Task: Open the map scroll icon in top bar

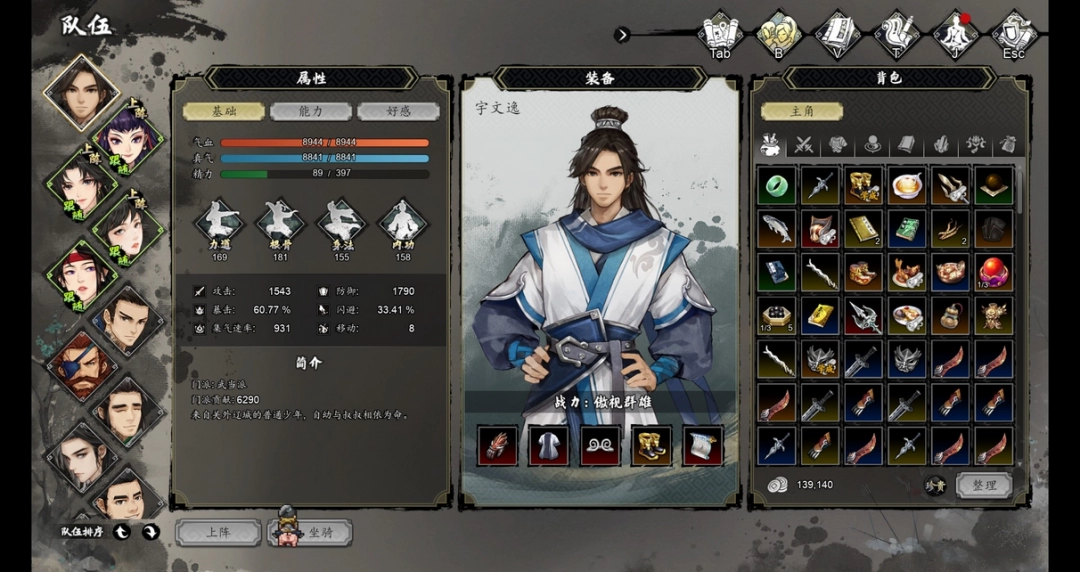Action: [720, 33]
